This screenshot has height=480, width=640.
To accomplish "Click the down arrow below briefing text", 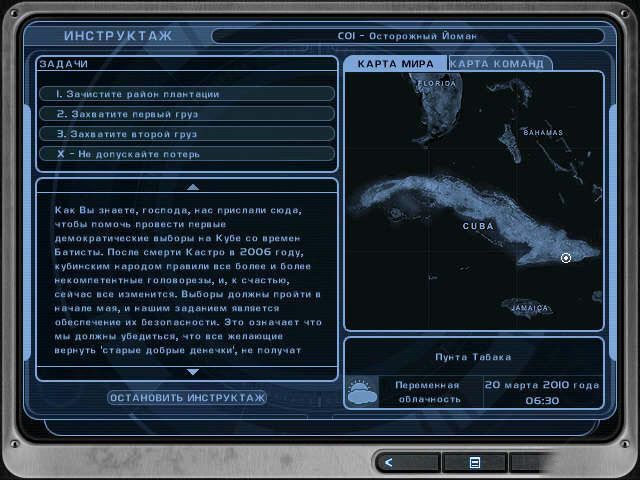I will click(193, 371).
